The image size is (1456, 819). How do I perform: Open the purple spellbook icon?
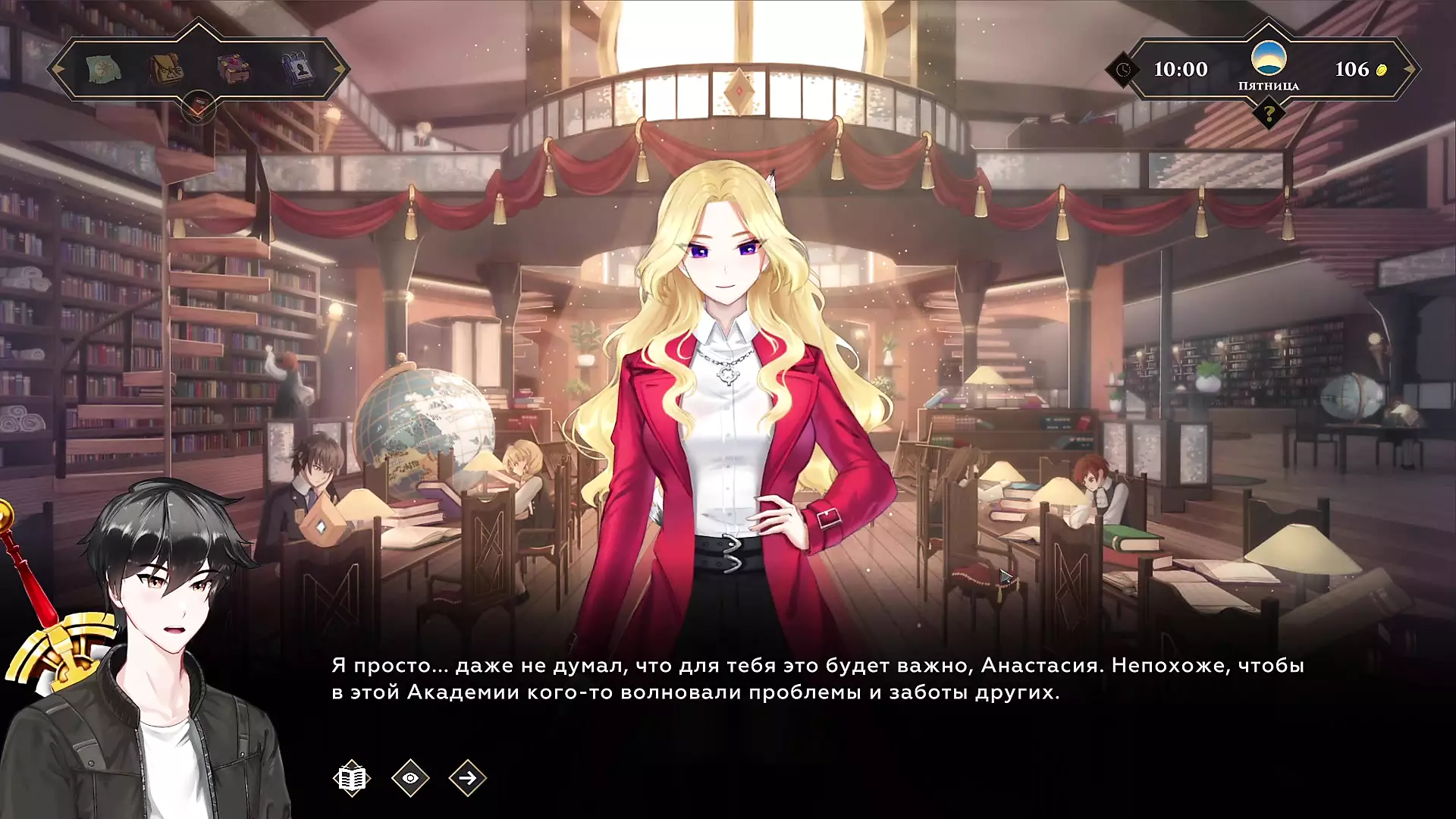[x=234, y=69]
